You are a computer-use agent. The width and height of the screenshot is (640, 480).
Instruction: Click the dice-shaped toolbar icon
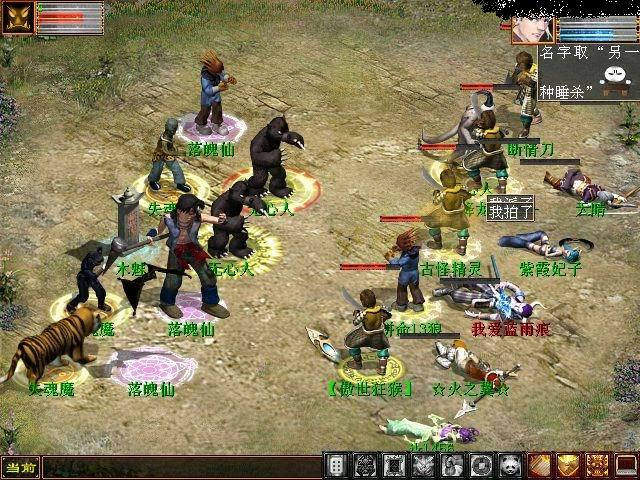pos(337,465)
